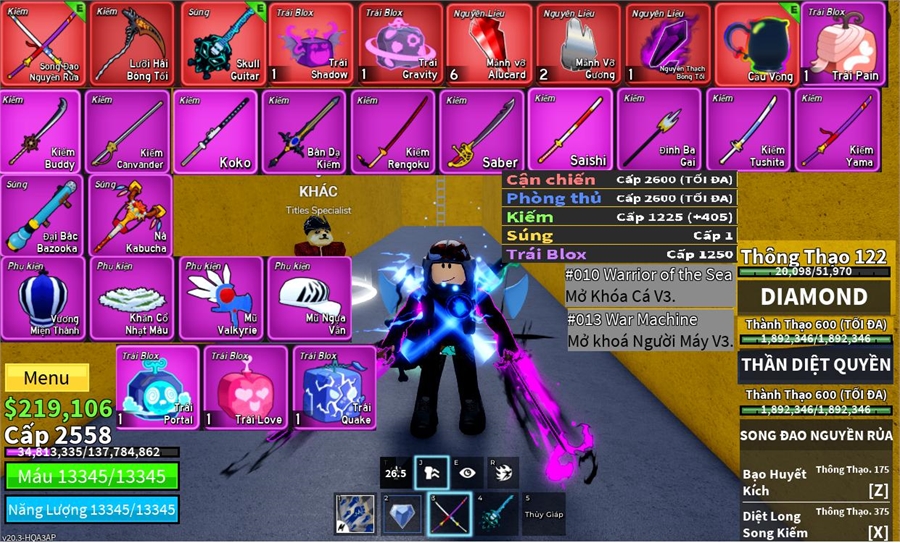Select the diamond fruit hotbar slot
This screenshot has width=900, height=543.
[x=402, y=514]
